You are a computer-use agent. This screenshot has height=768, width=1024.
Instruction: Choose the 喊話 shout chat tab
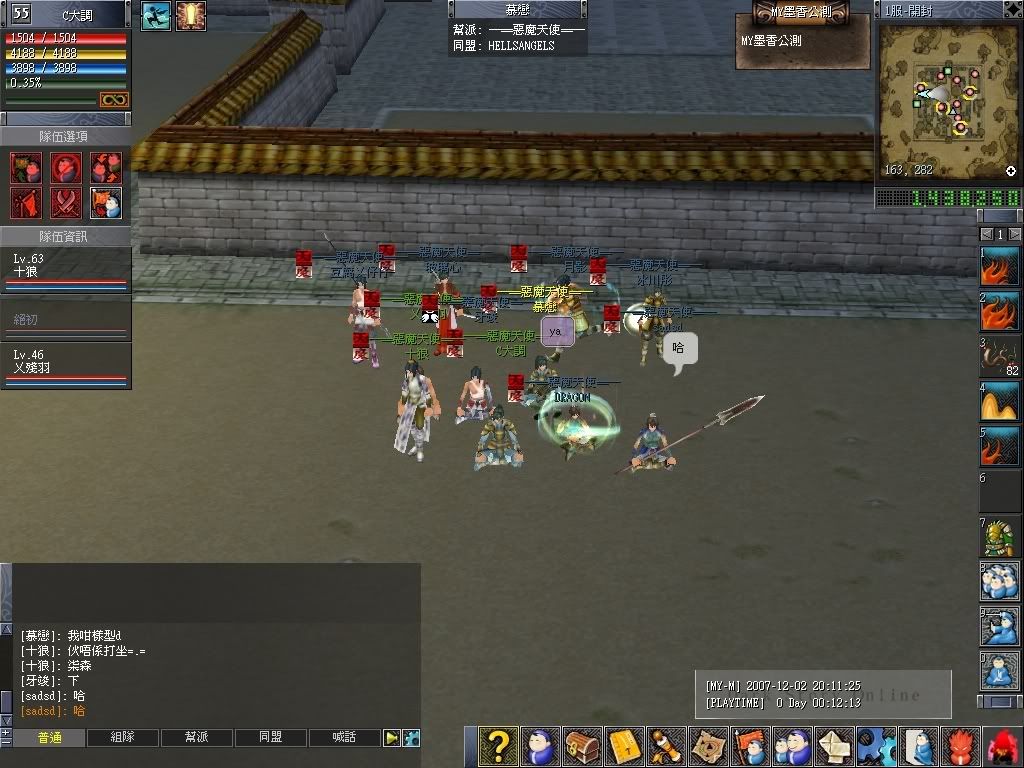[x=344, y=738]
